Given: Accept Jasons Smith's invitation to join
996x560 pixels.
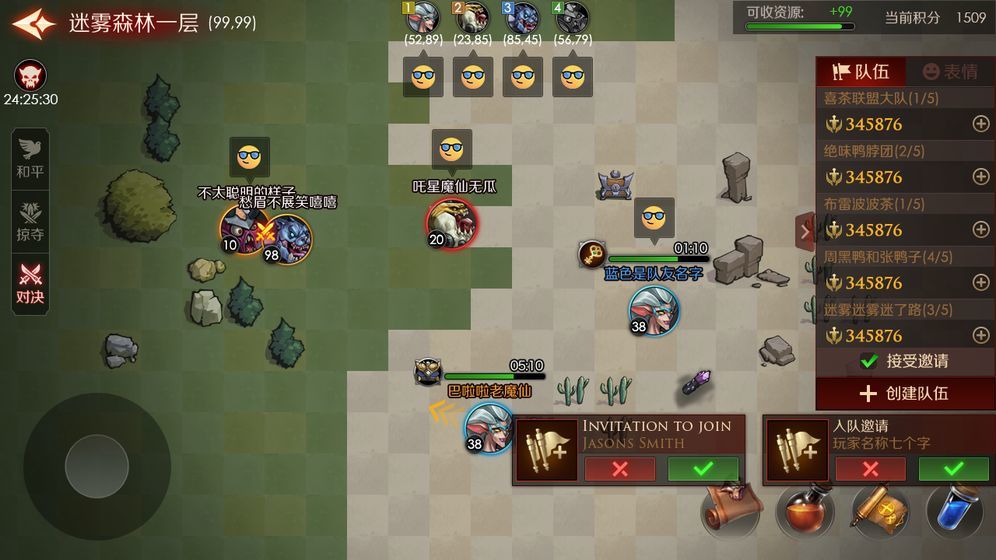Looking at the screenshot, I should 703,469.
